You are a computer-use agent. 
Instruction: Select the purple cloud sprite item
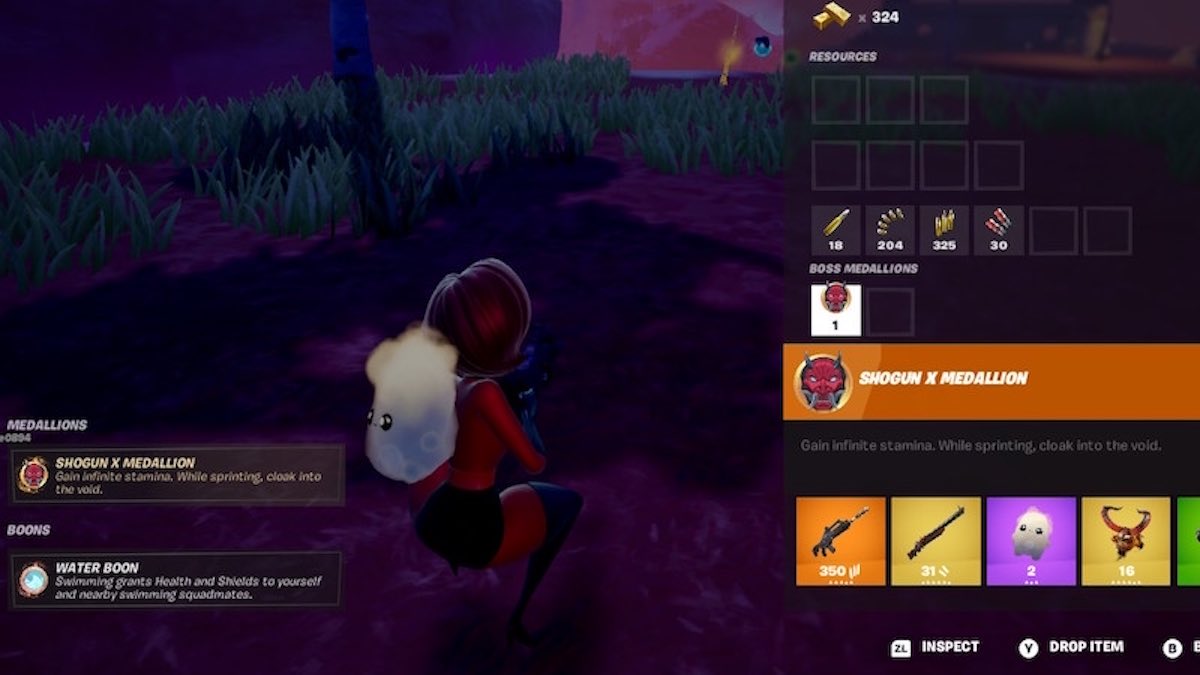pyautogui.click(x=1031, y=540)
